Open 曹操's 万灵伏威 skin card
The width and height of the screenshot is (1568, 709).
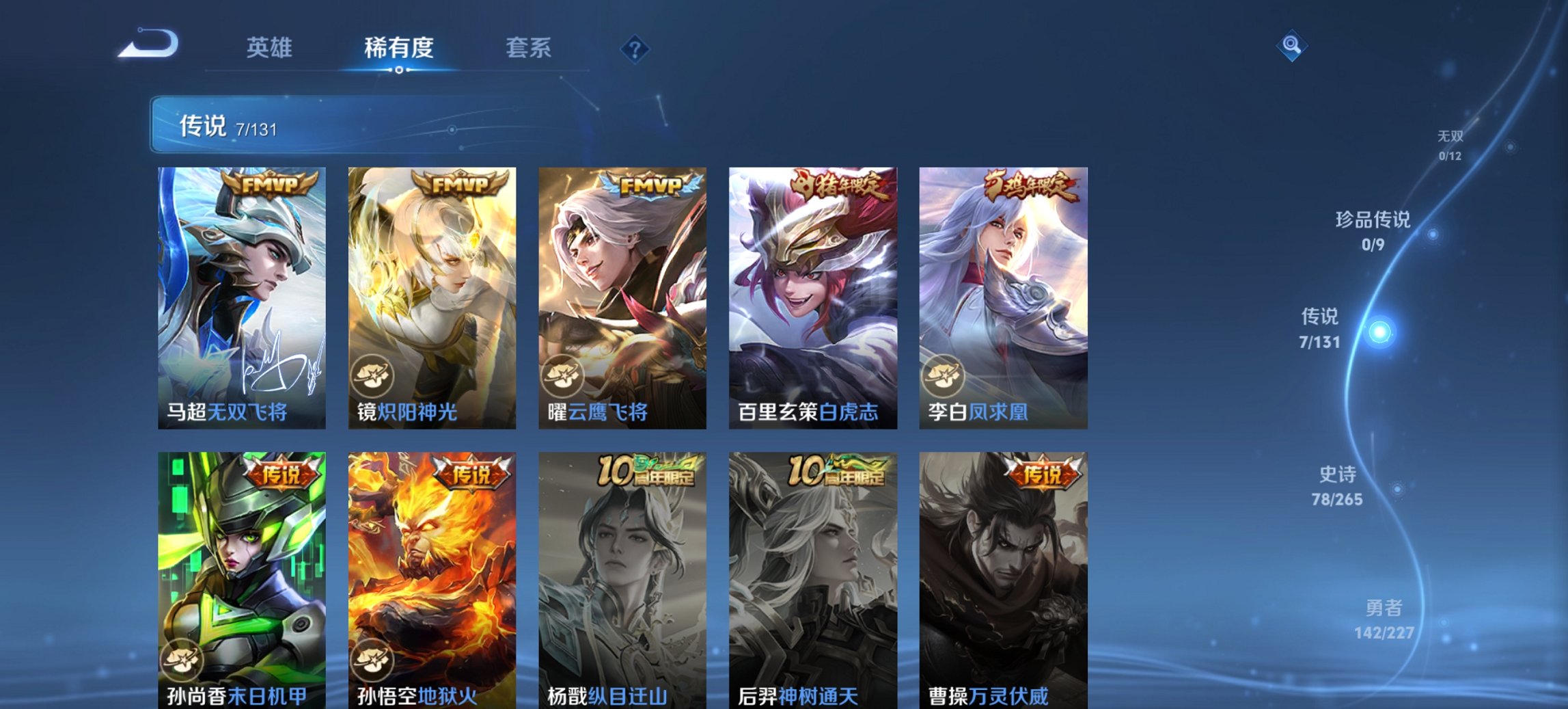click(x=1002, y=581)
